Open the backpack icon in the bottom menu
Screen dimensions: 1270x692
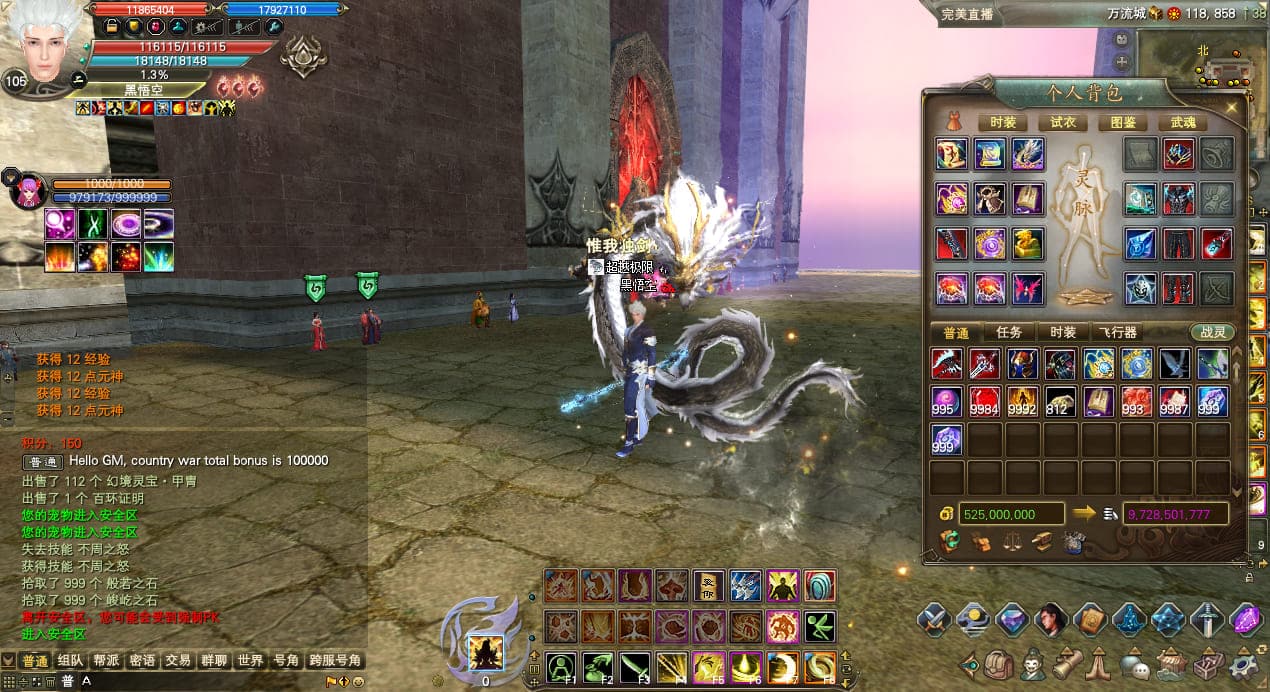coord(996,664)
